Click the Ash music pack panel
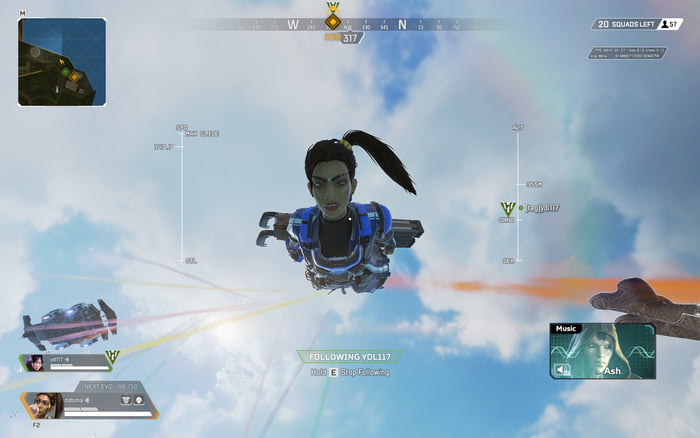 [602, 350]
